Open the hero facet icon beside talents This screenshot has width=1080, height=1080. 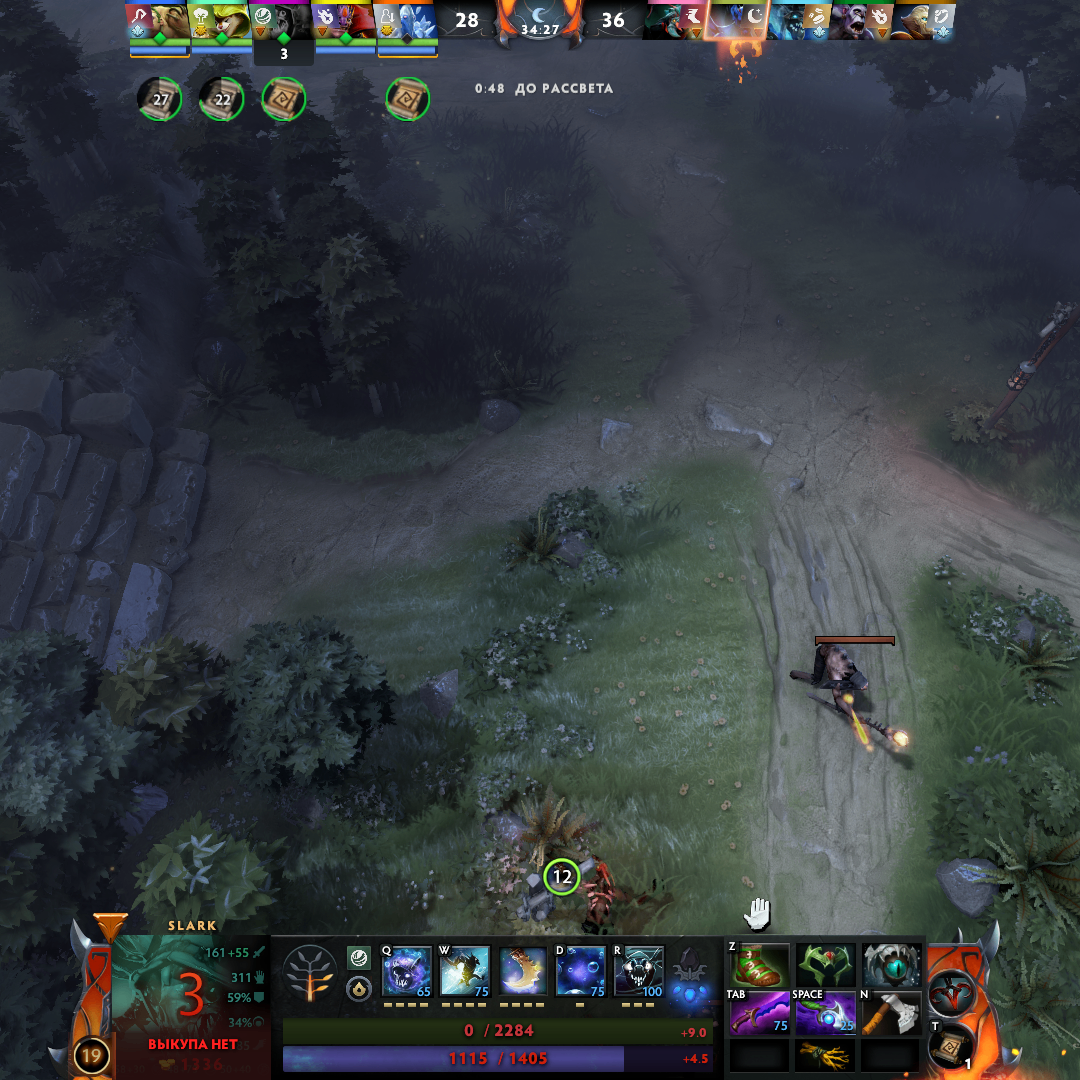[x=358, y=958]
